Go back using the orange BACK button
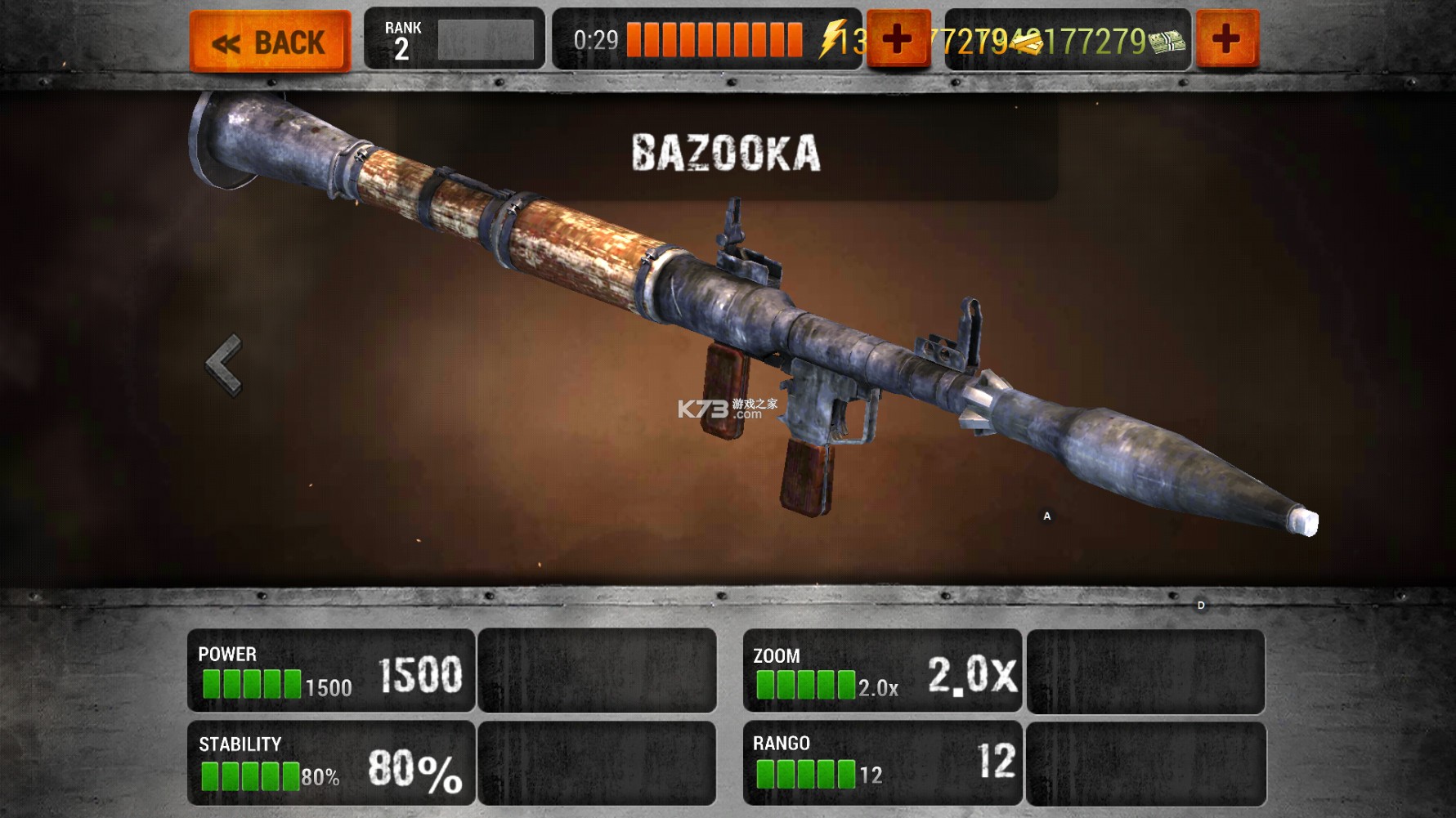The width and height of the screenshot is (1456, 818). click(270, 41)
